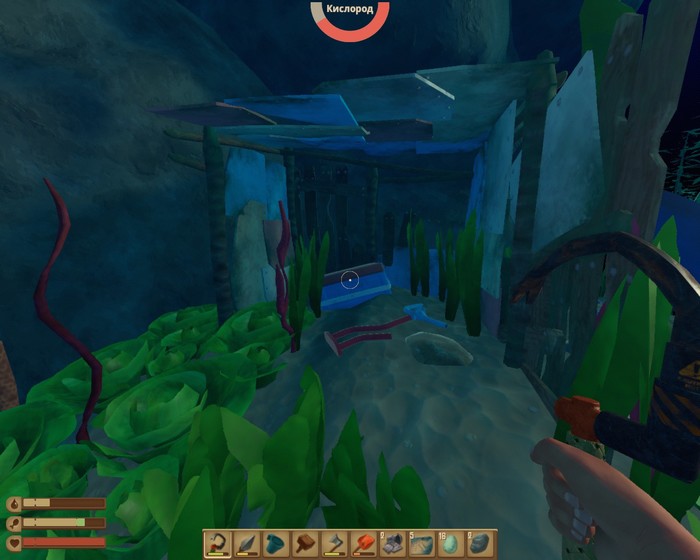Select the hook slot in the hotbar
Screen dimensions: 700x560
point(217,543)
